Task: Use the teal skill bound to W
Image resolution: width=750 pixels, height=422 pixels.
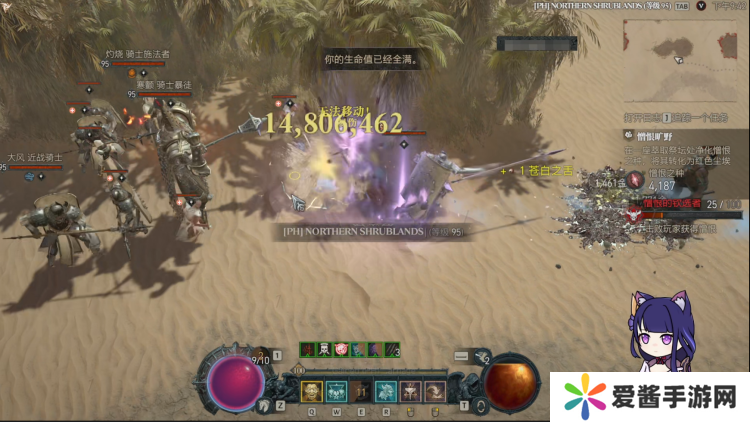Action: pyautogui.click(x=336, y=391)
